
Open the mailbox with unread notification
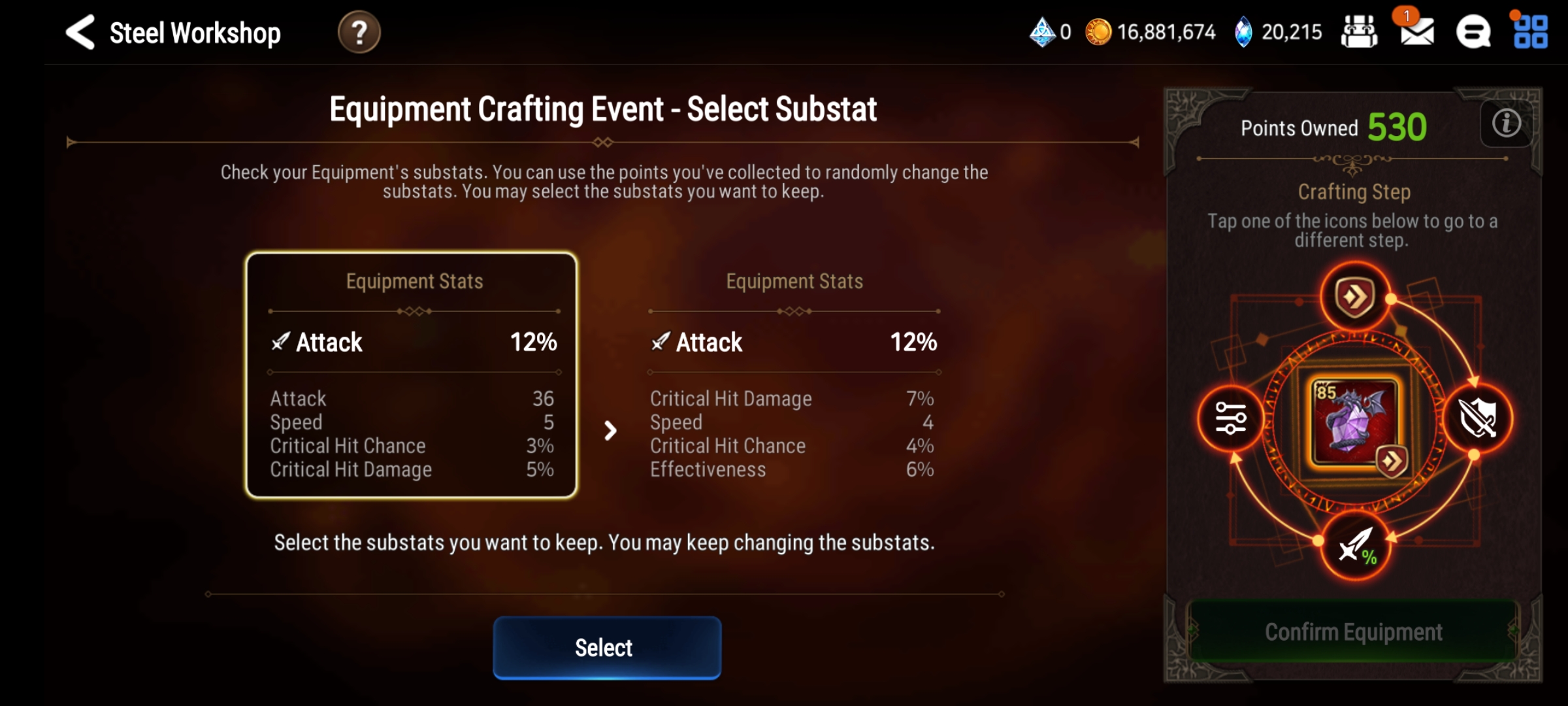(x=1416, y=33)
